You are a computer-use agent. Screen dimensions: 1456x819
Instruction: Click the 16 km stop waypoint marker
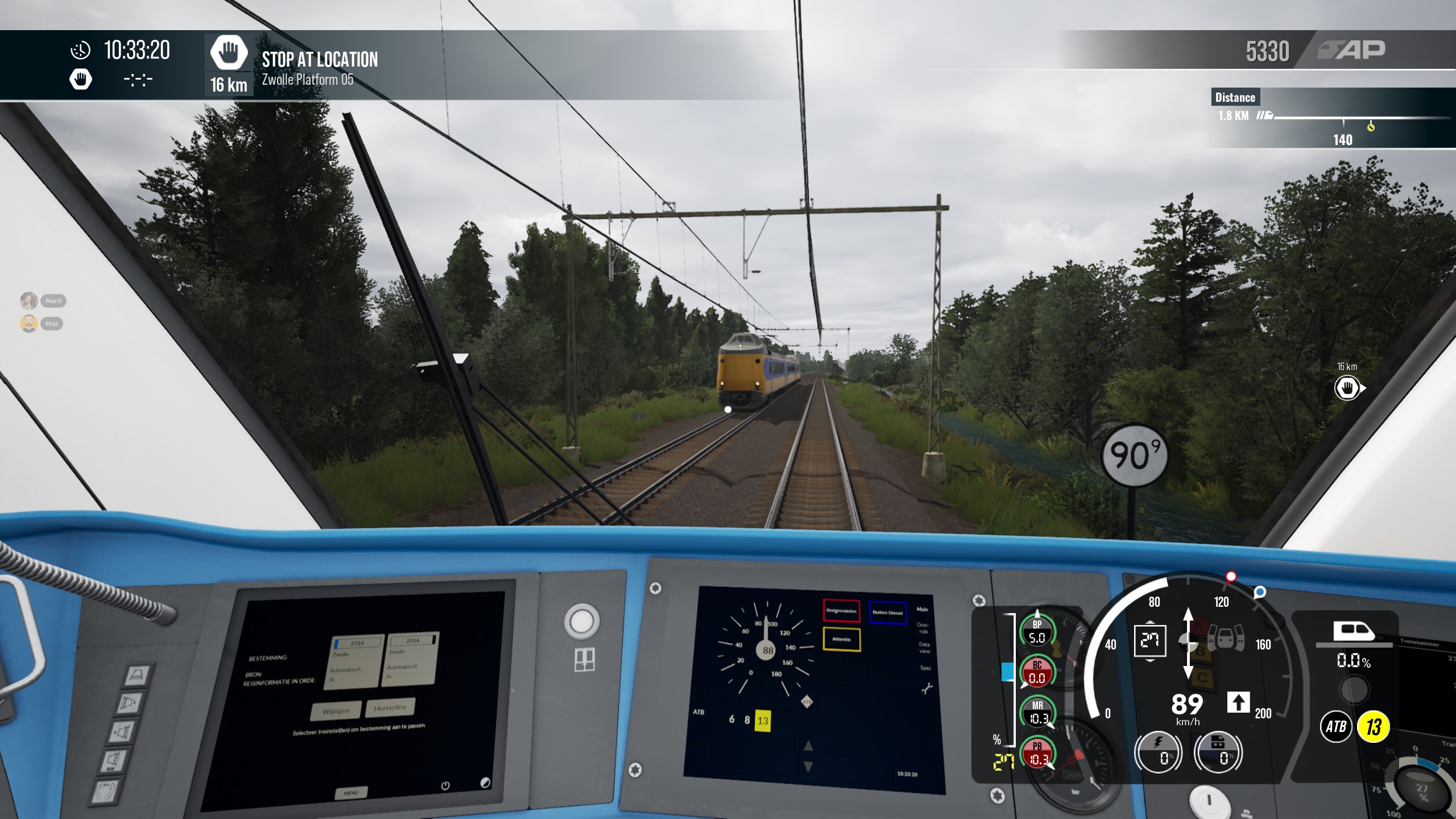pyautogui.click(x=1347, y=389)
